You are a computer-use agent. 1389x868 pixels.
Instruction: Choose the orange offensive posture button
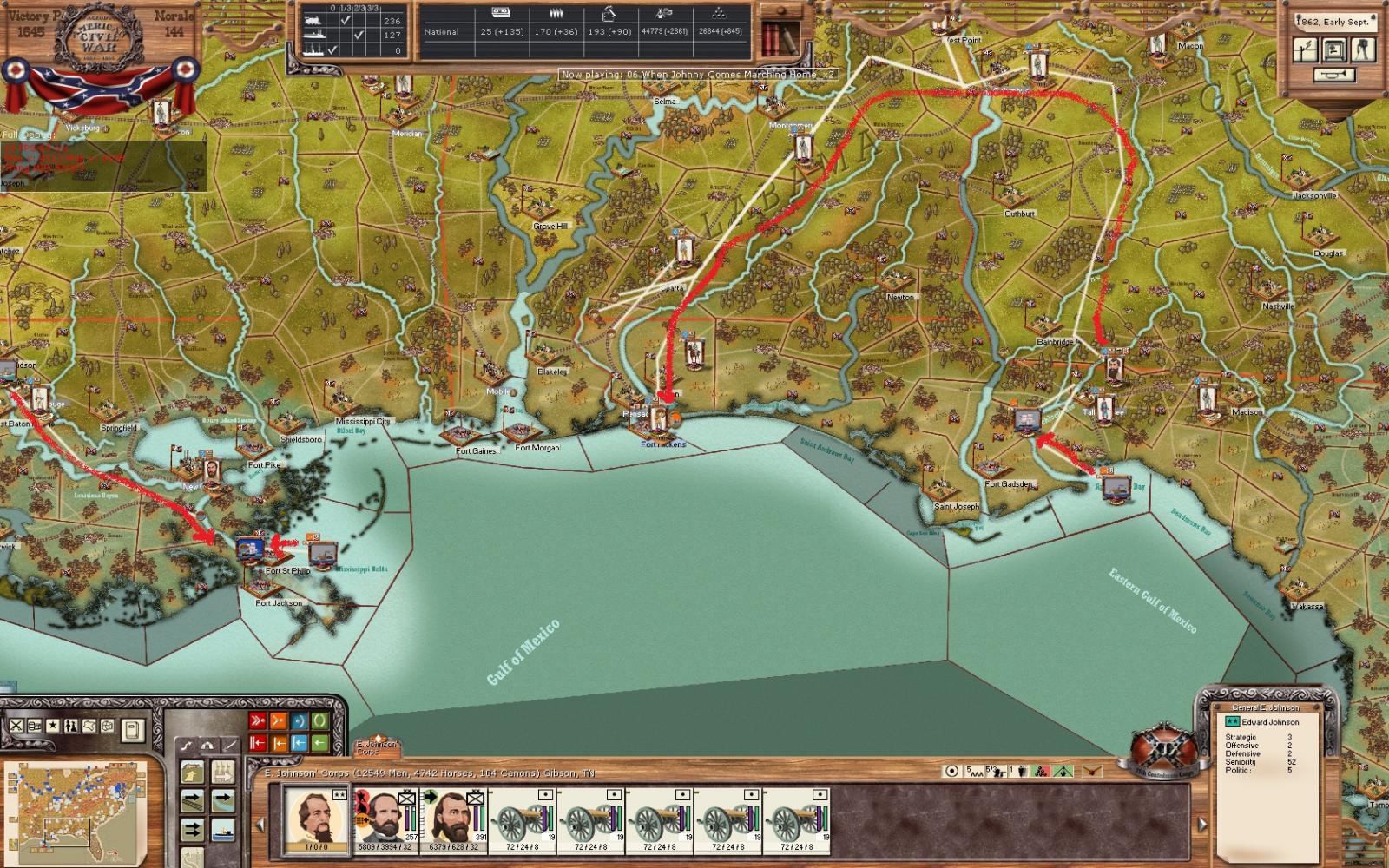279,721
